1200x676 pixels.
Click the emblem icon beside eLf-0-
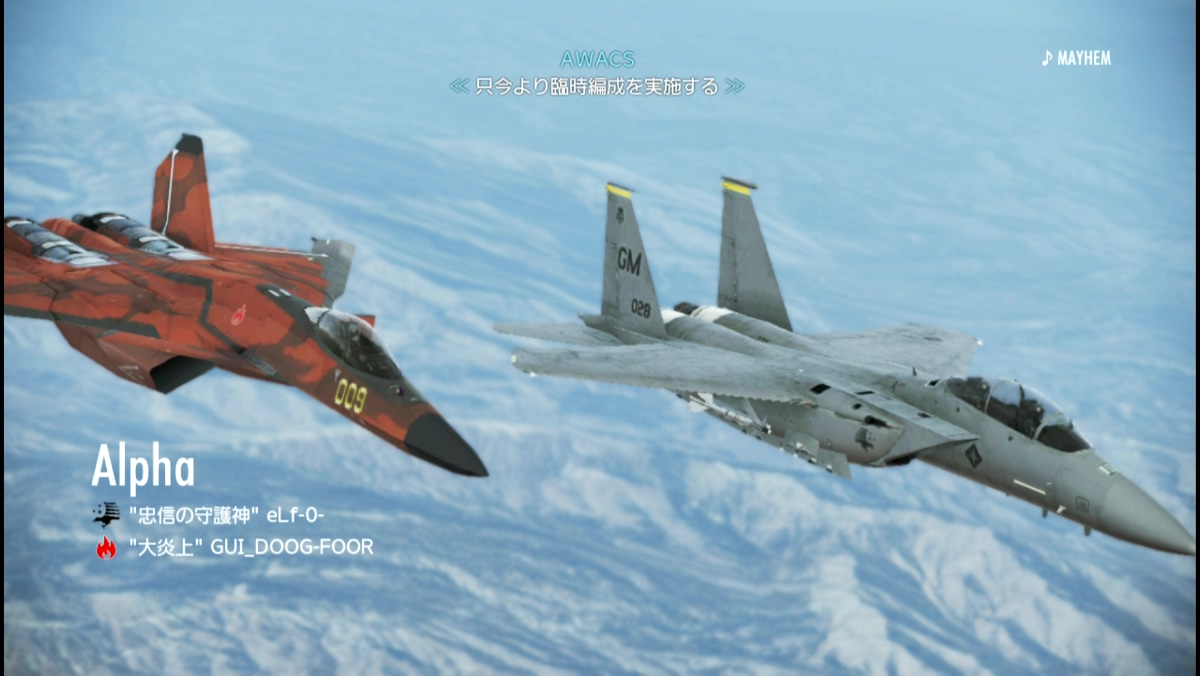[x=105, y=514]
